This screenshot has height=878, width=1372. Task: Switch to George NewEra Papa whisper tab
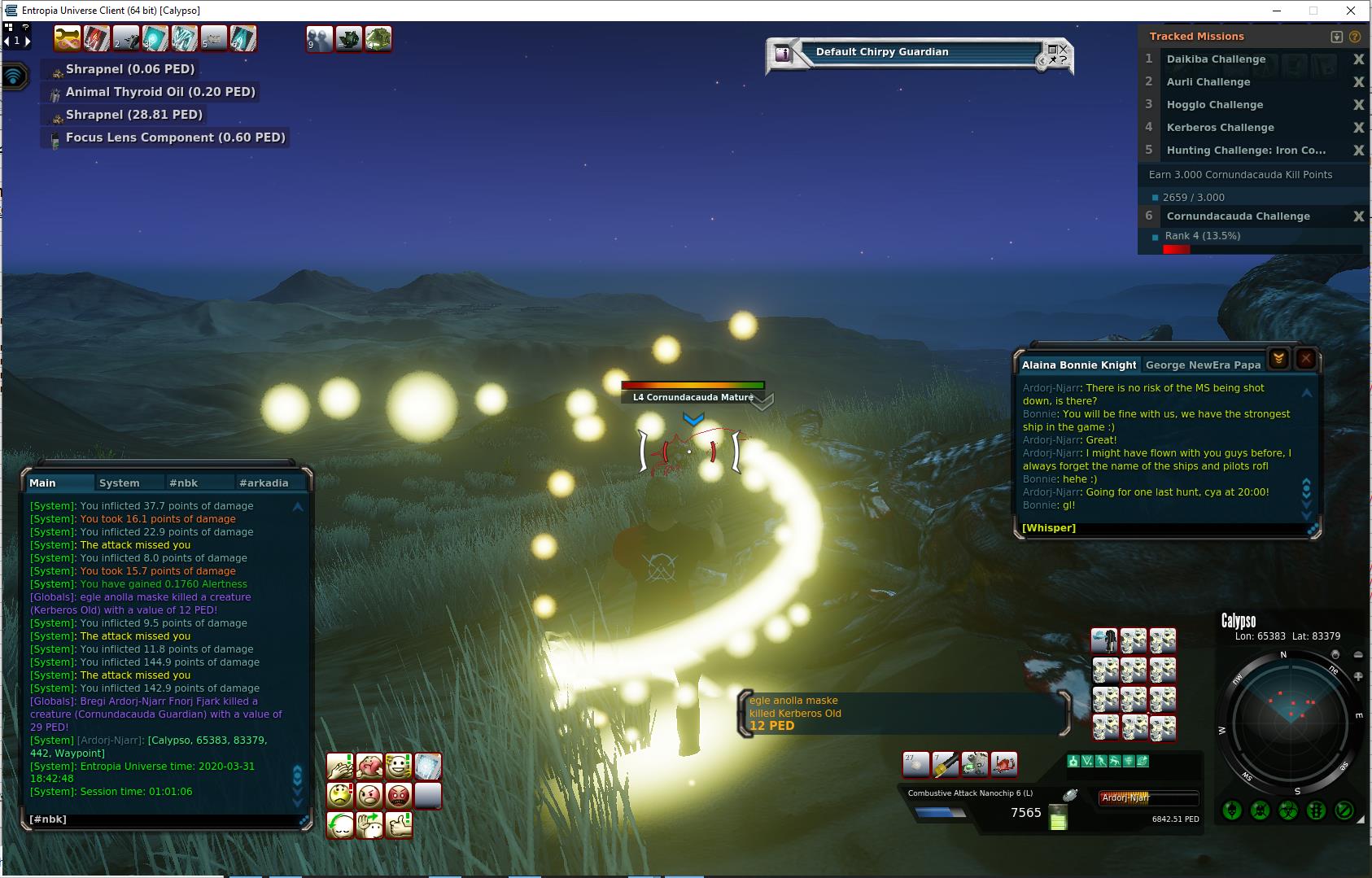(1202, 365)
